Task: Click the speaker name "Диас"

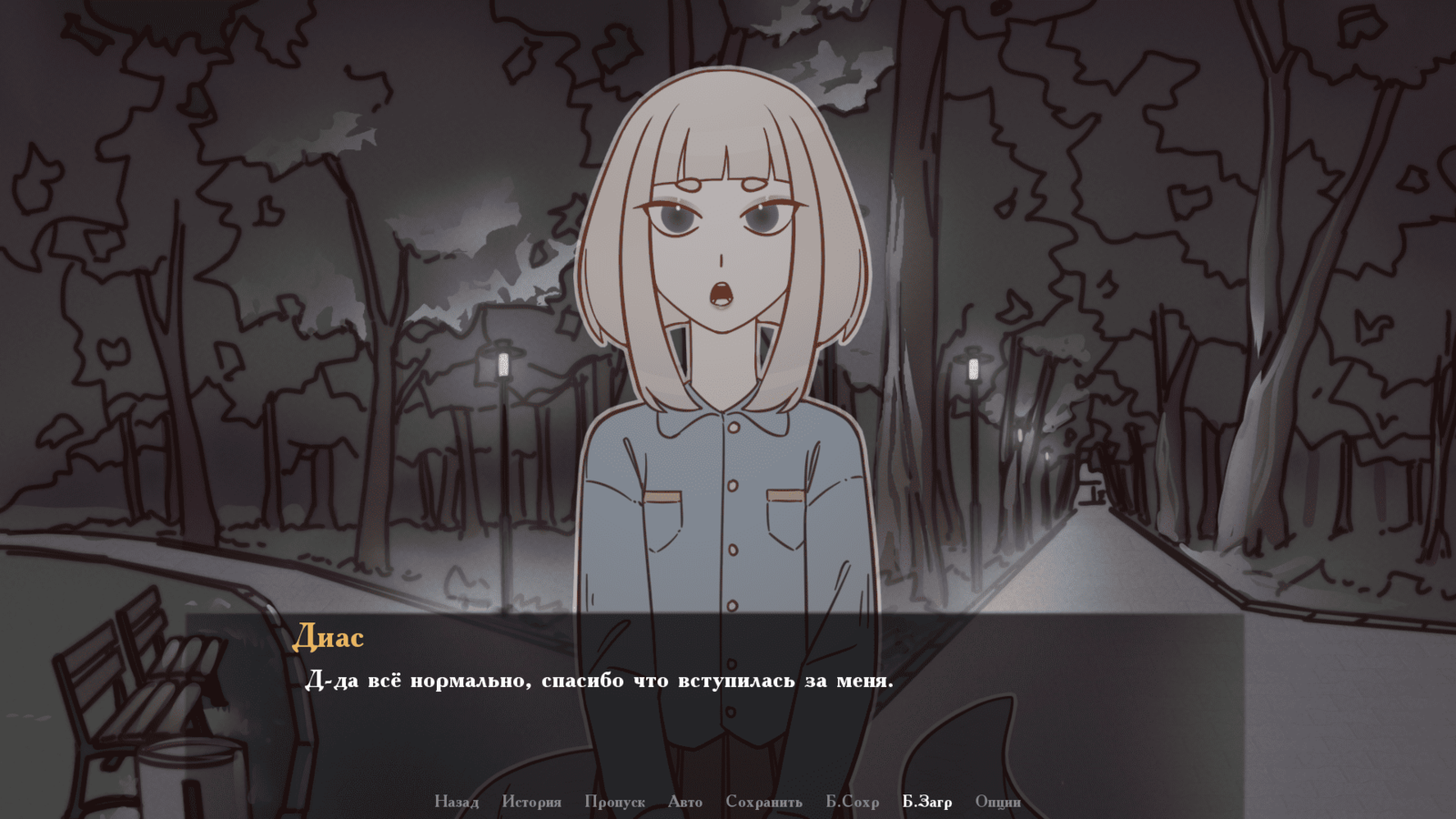Action: [329, 639]
